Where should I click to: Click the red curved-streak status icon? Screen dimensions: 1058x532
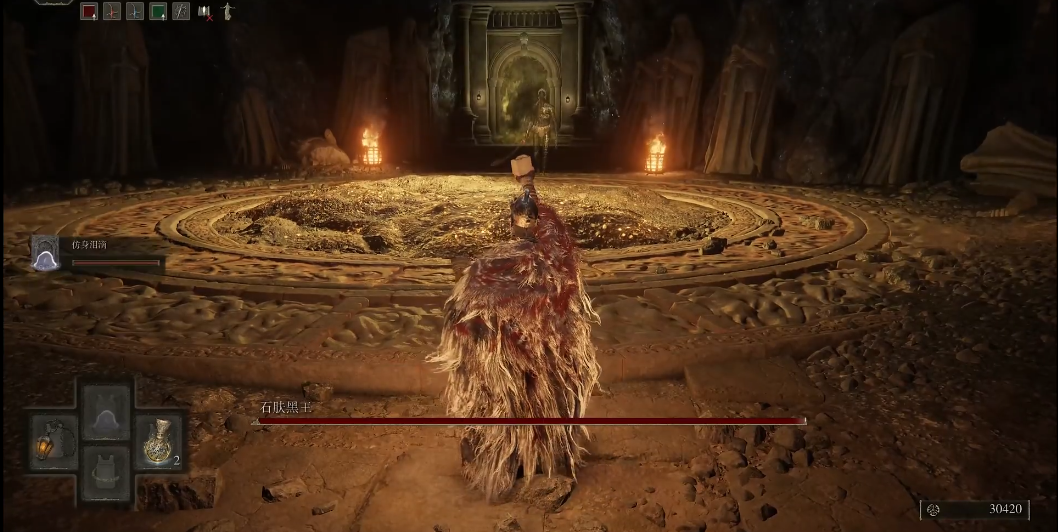pyautogui.click(x=112, y=12)
